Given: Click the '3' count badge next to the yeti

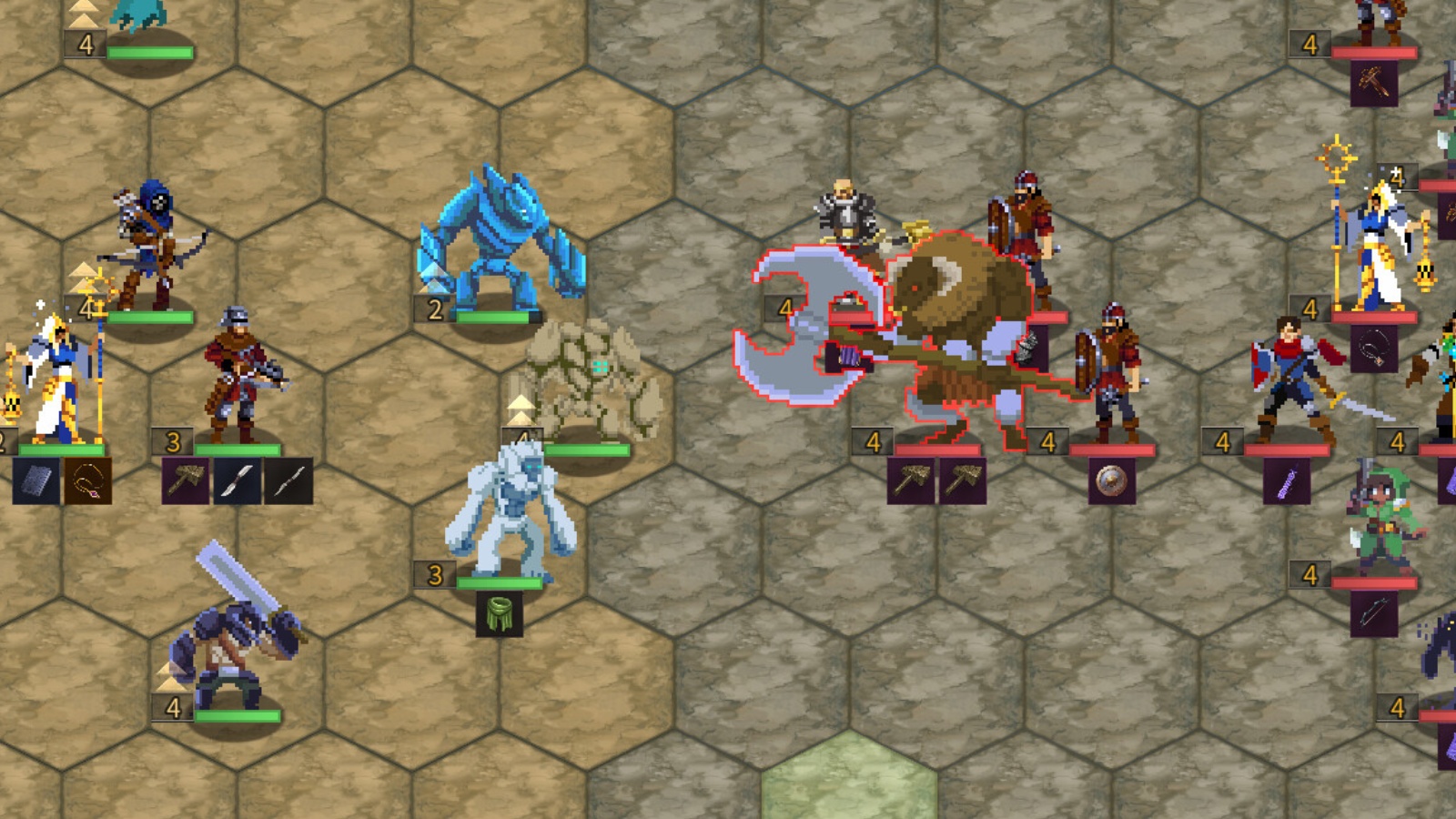Looking at the screenshot, I should 434,575.
